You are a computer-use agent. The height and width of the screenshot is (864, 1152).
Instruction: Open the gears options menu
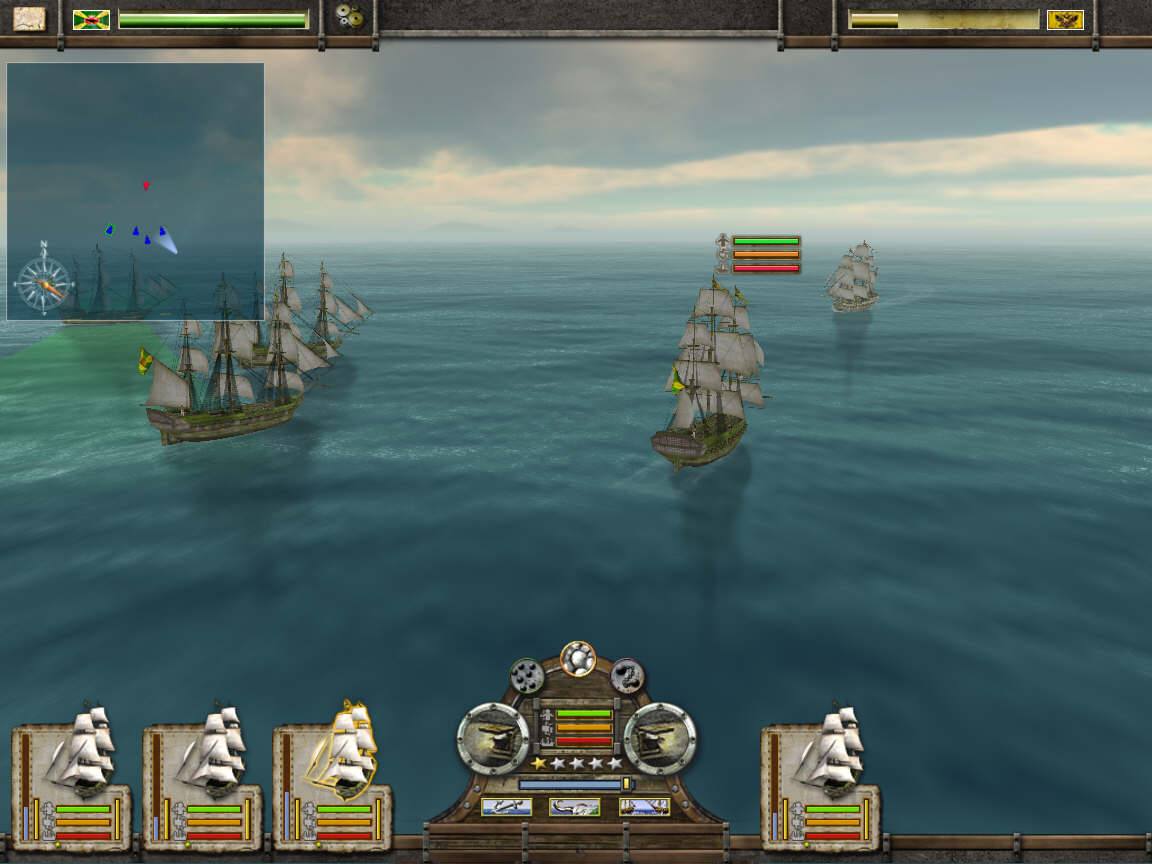(349, 18)
